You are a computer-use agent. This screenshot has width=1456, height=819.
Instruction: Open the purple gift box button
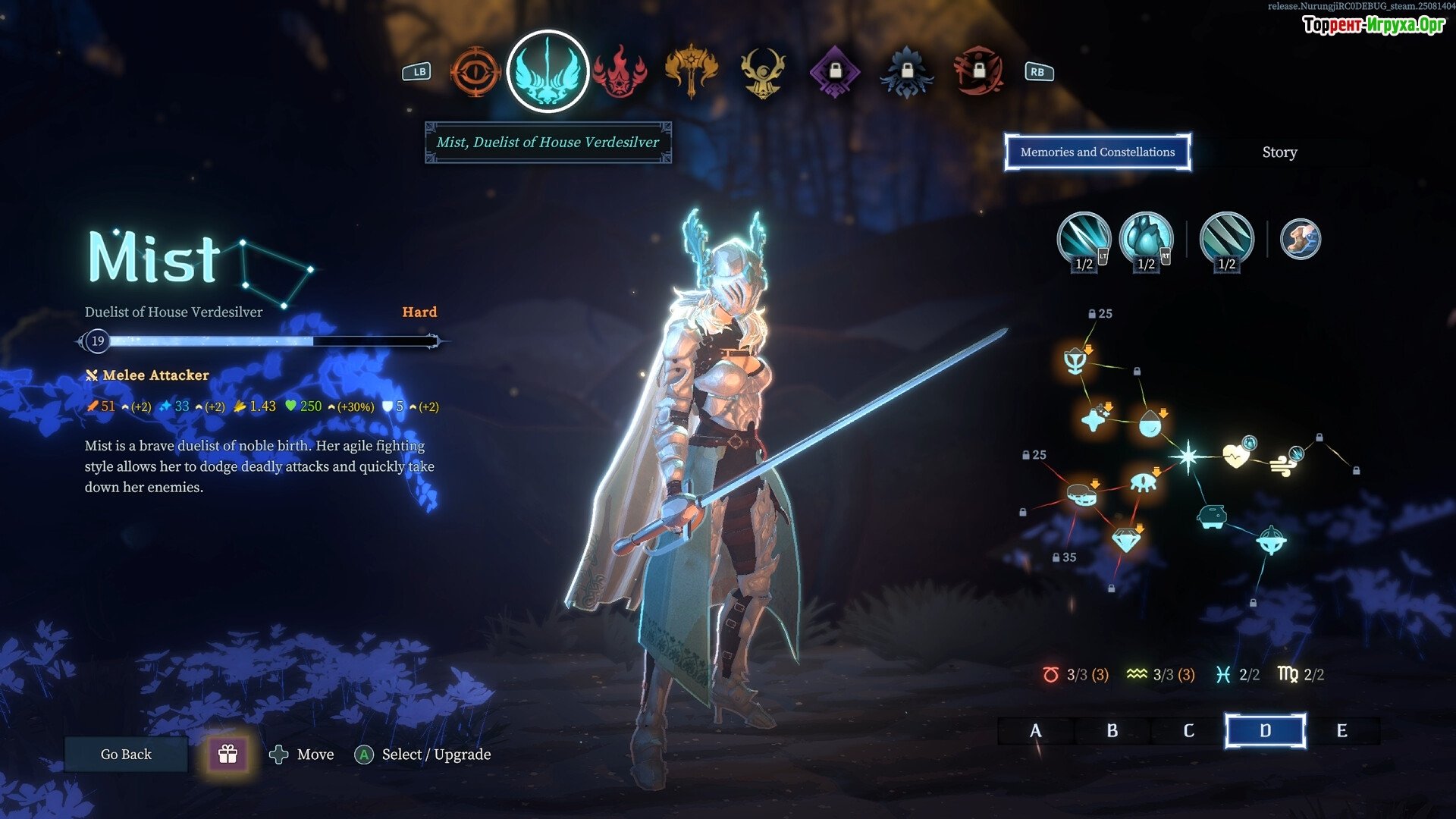point(227,754)
